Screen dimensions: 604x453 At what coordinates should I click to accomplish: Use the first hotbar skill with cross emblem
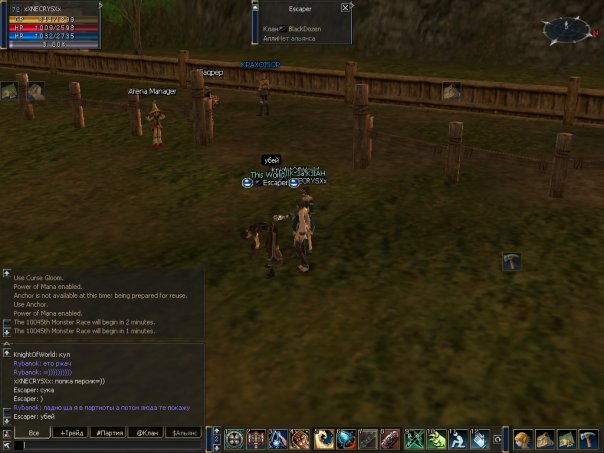click(234, 439)
